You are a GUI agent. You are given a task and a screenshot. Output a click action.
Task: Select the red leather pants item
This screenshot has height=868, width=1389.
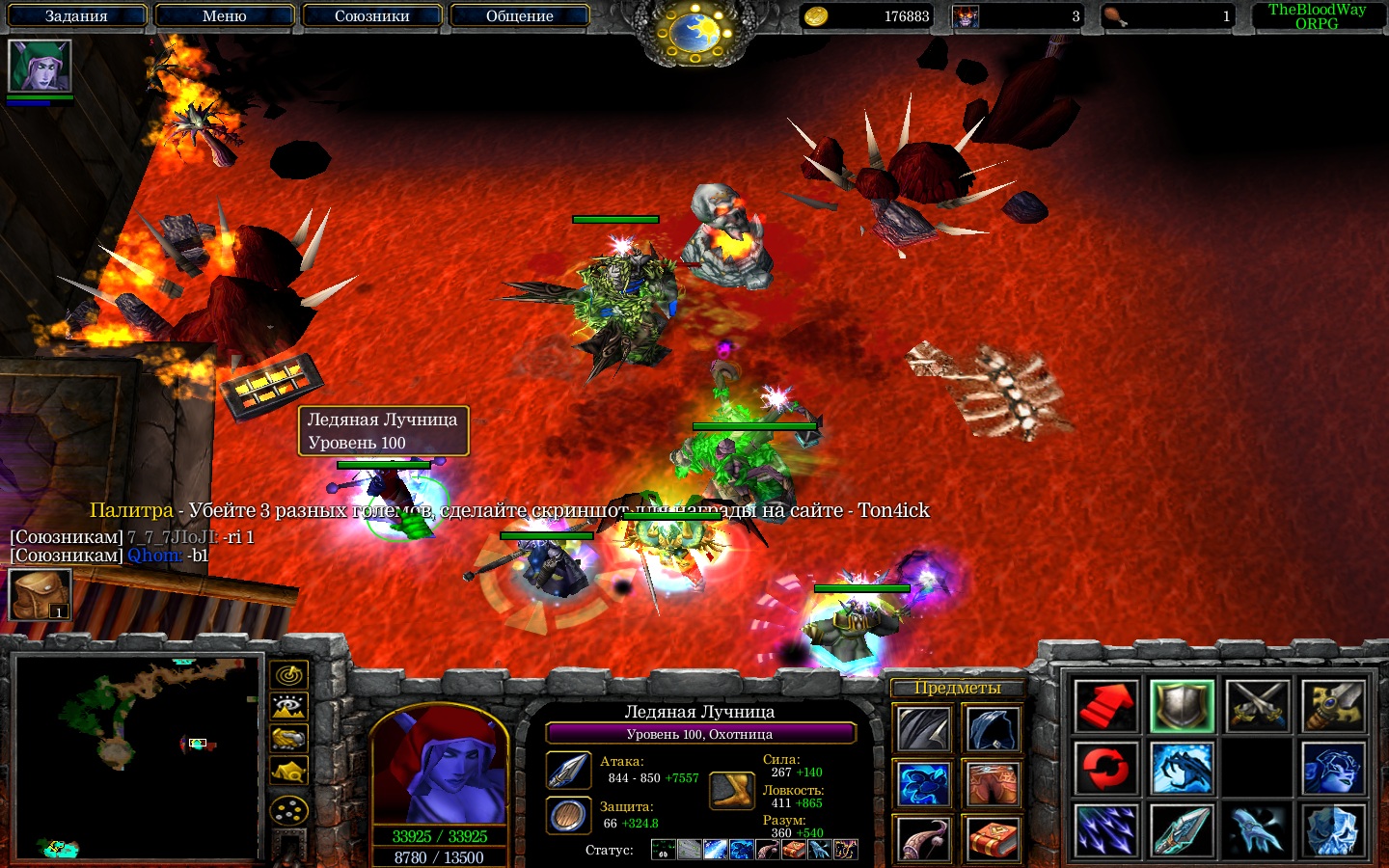(993, 784)
